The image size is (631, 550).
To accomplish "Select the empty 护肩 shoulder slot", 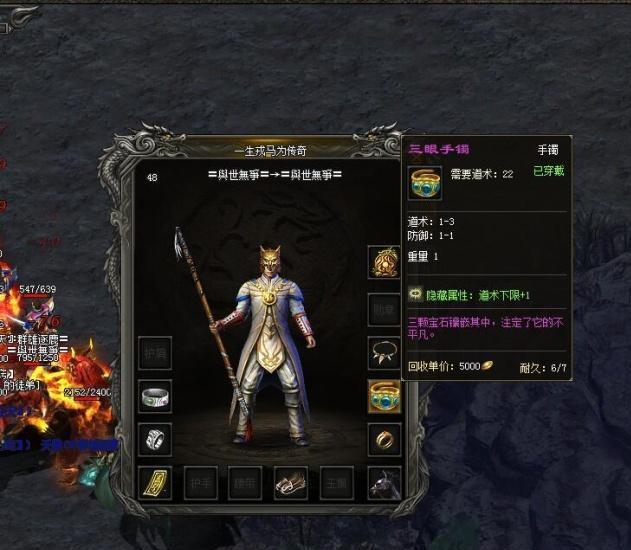I will pos(155,352).
